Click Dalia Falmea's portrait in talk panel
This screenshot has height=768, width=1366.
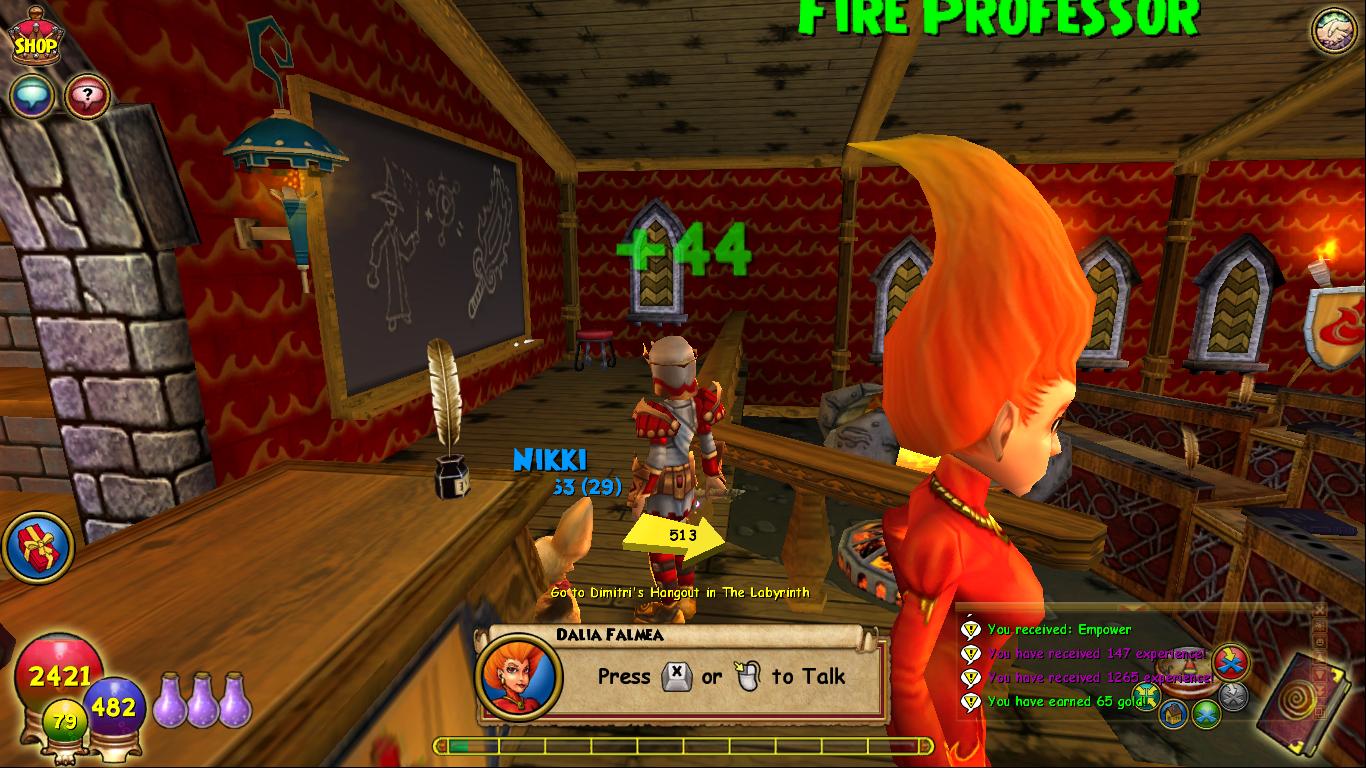click(518, 676)
